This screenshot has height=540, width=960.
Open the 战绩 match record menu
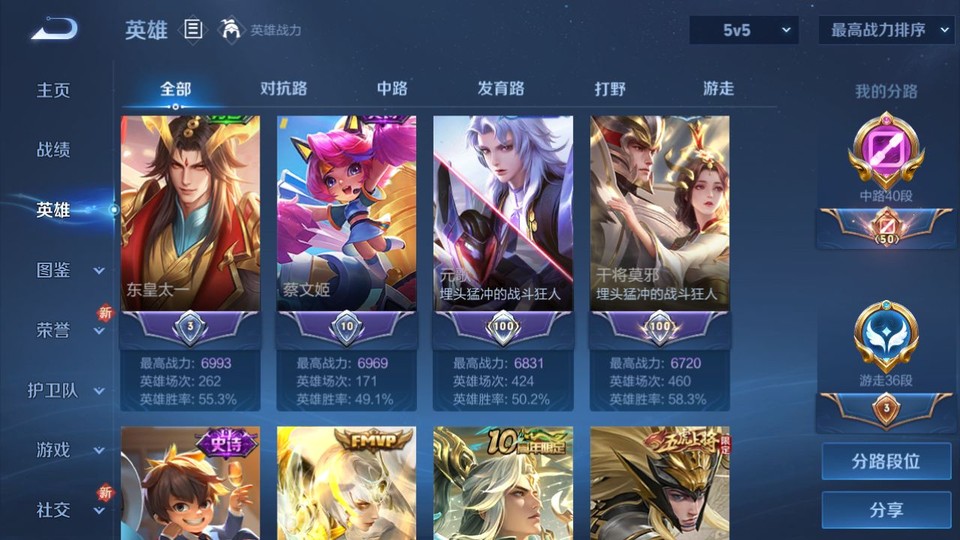(54, 150)
